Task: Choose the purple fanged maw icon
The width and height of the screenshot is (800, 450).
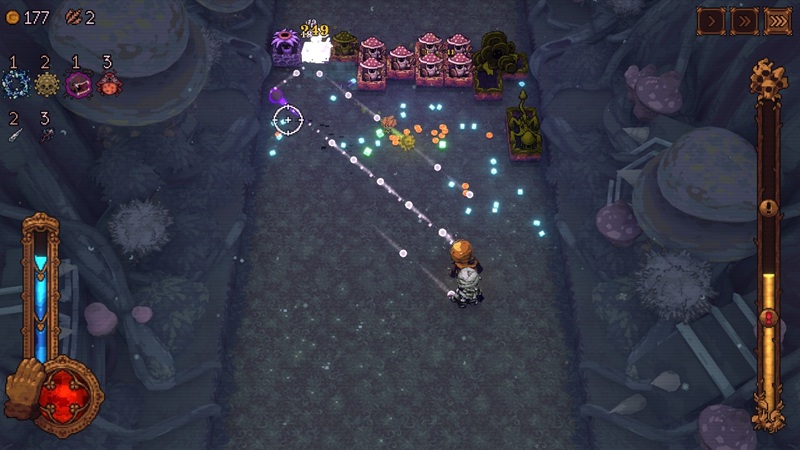Action: (x=77, y=84)
